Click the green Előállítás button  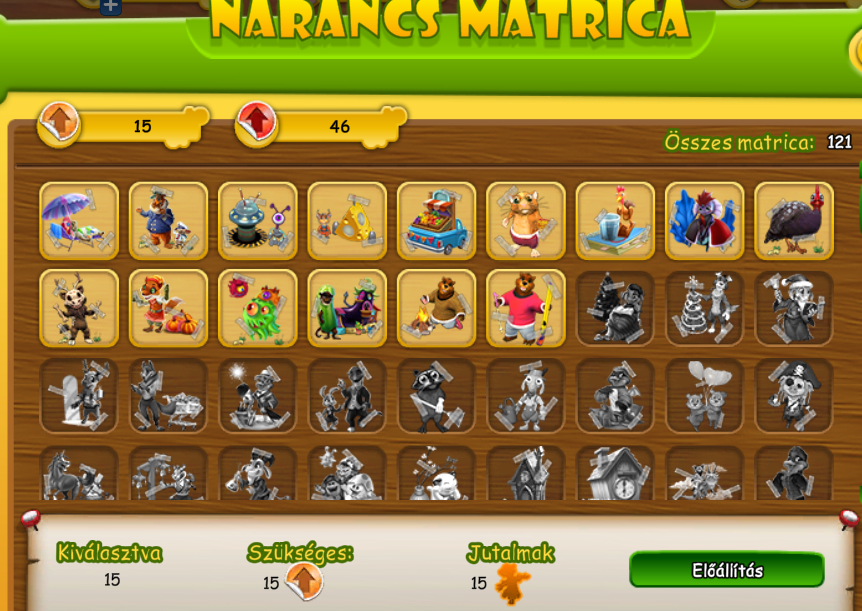(x=727, y=570)
